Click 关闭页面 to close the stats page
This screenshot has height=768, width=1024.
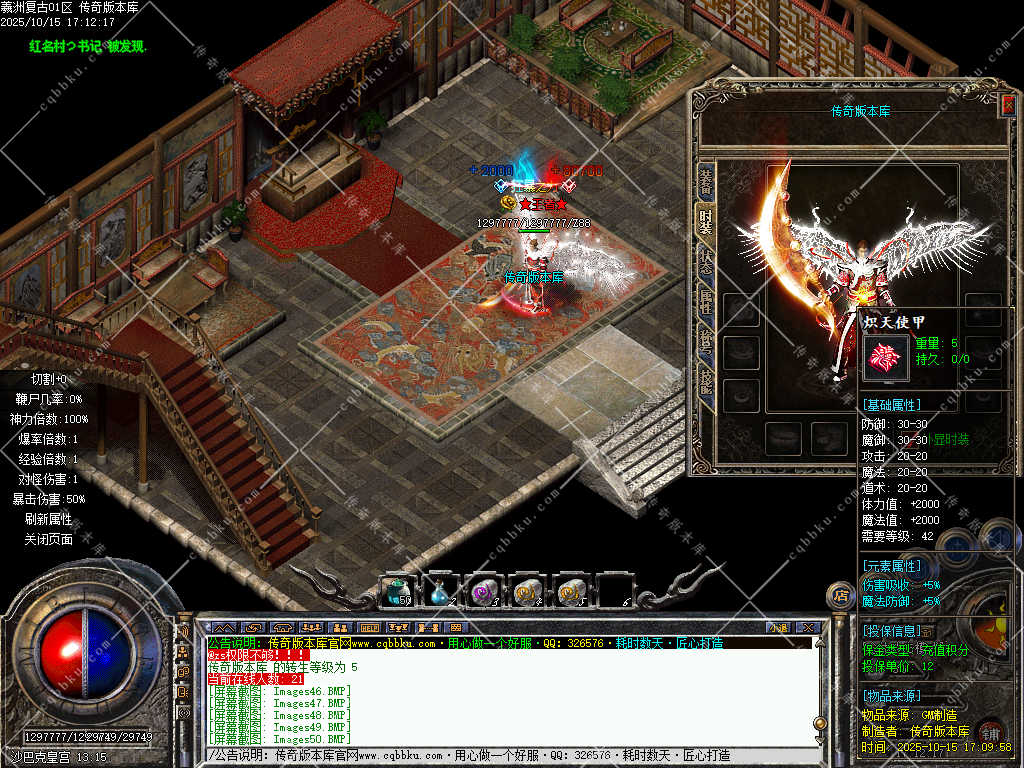click(48, 539)
